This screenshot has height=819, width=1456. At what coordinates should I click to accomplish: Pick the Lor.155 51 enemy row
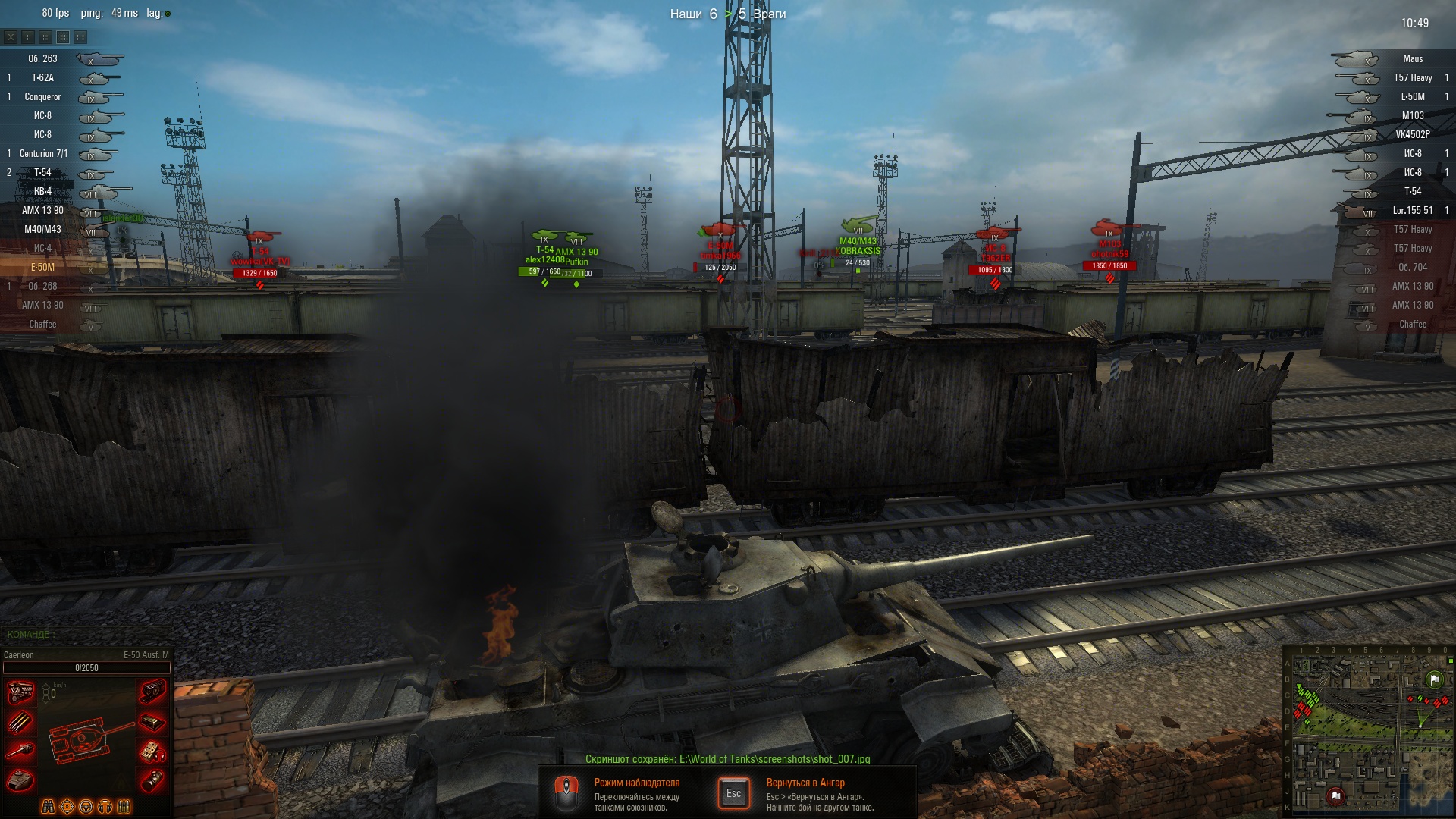1412,211
